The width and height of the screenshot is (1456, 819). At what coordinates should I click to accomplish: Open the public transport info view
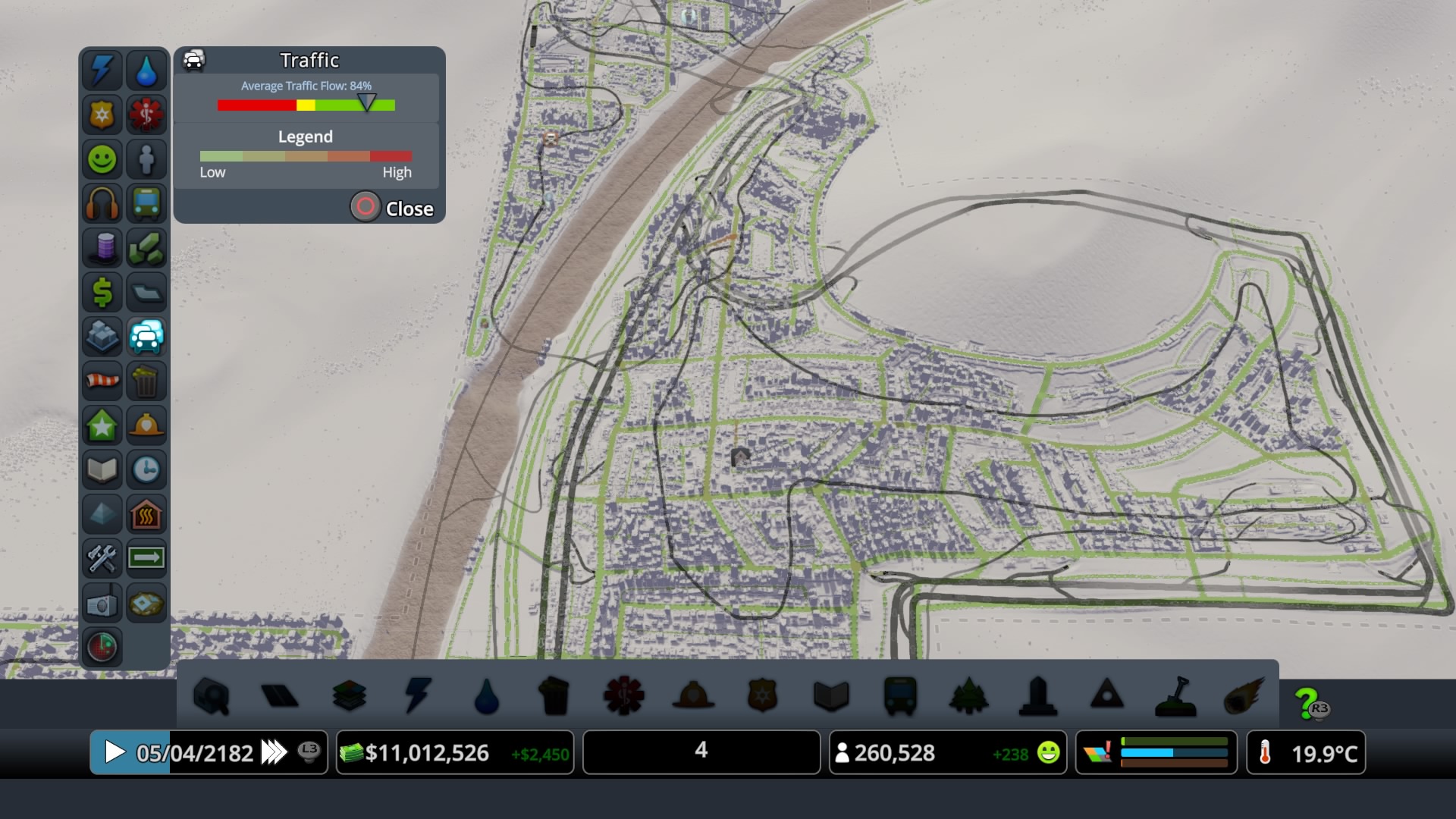(x=147, y=203)
